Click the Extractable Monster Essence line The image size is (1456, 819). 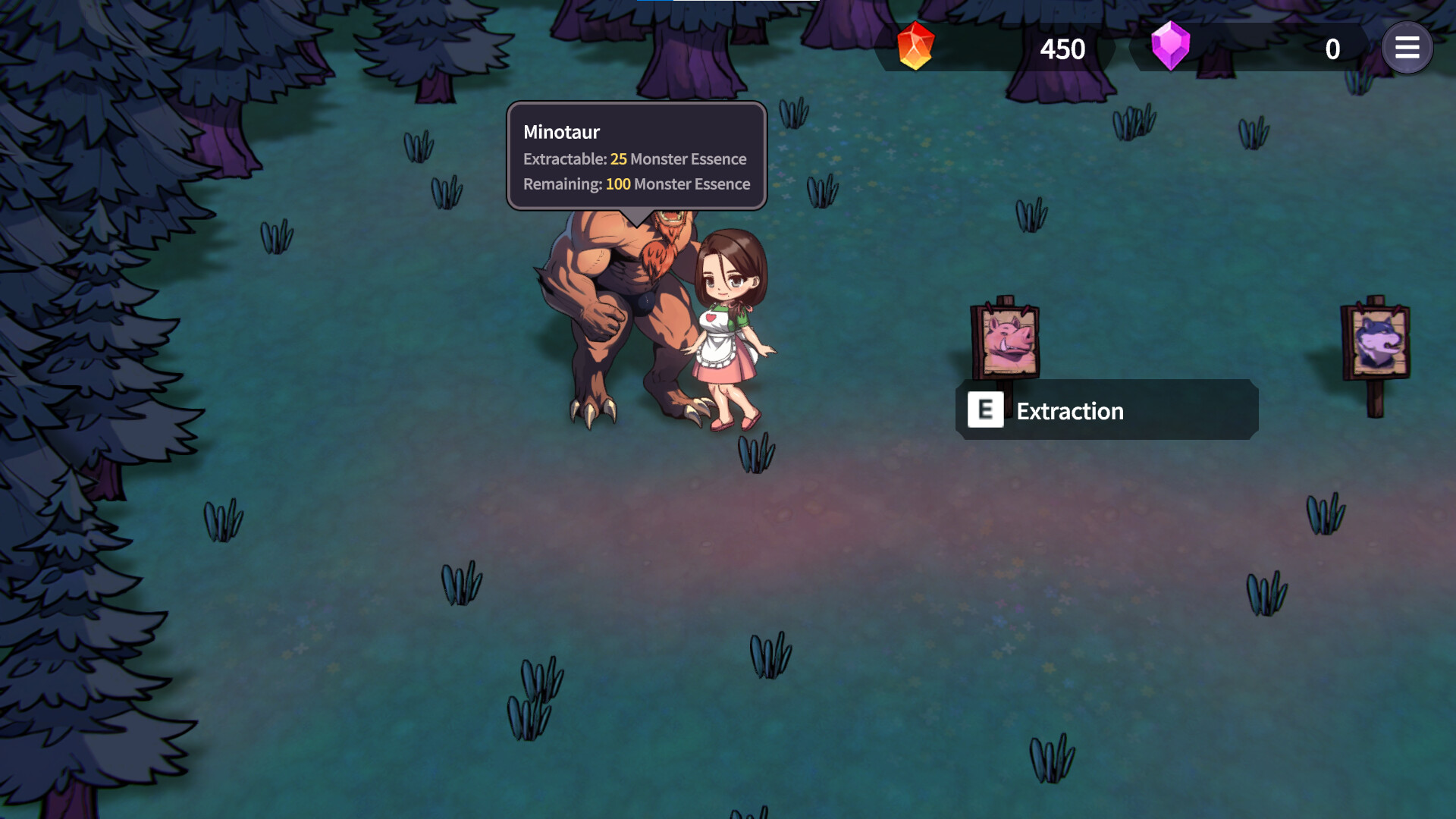(x=634, y=159)
